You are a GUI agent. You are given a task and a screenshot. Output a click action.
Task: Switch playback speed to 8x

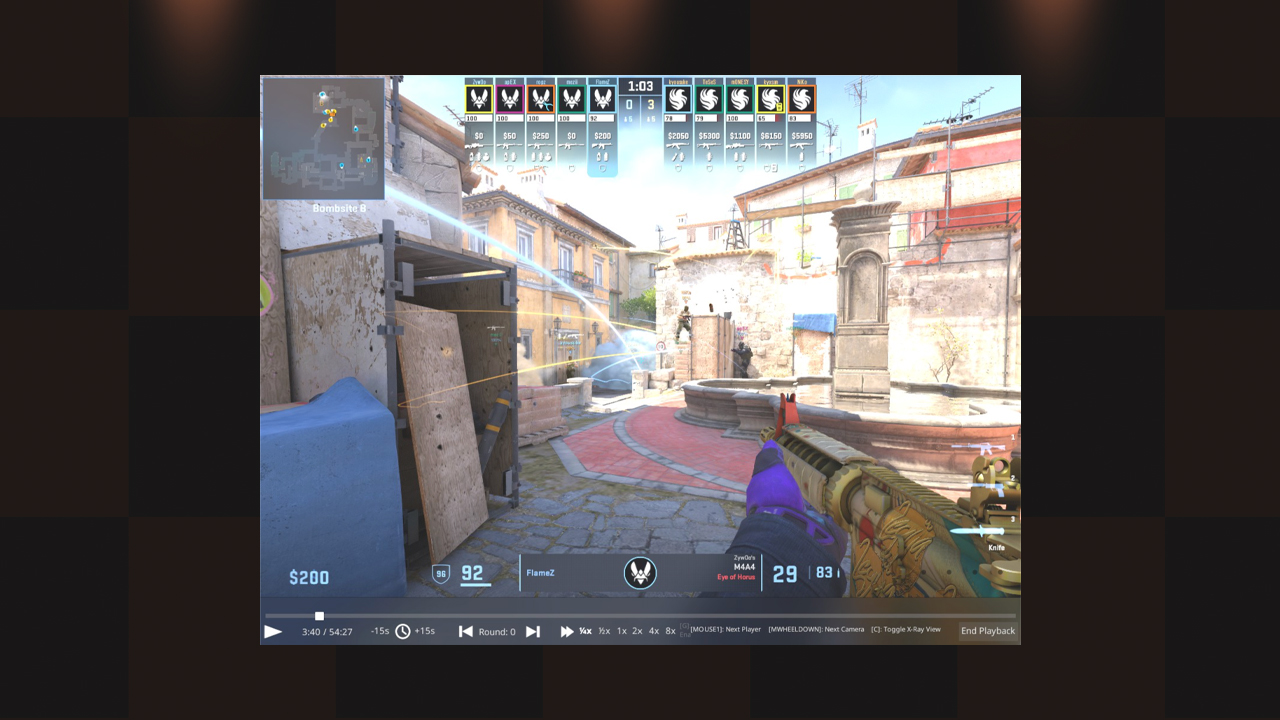pyautogui.click(x=670, y=631)
